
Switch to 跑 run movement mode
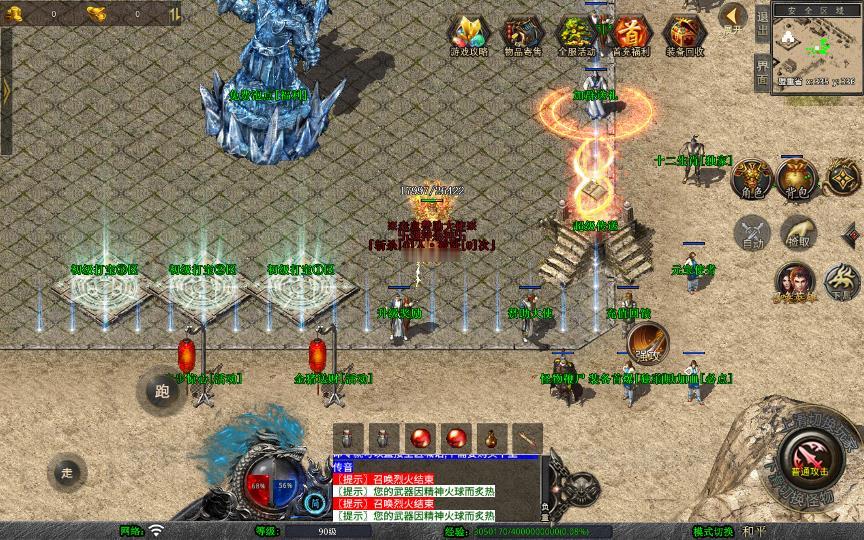pyautogui.click(x=161, y=391)
